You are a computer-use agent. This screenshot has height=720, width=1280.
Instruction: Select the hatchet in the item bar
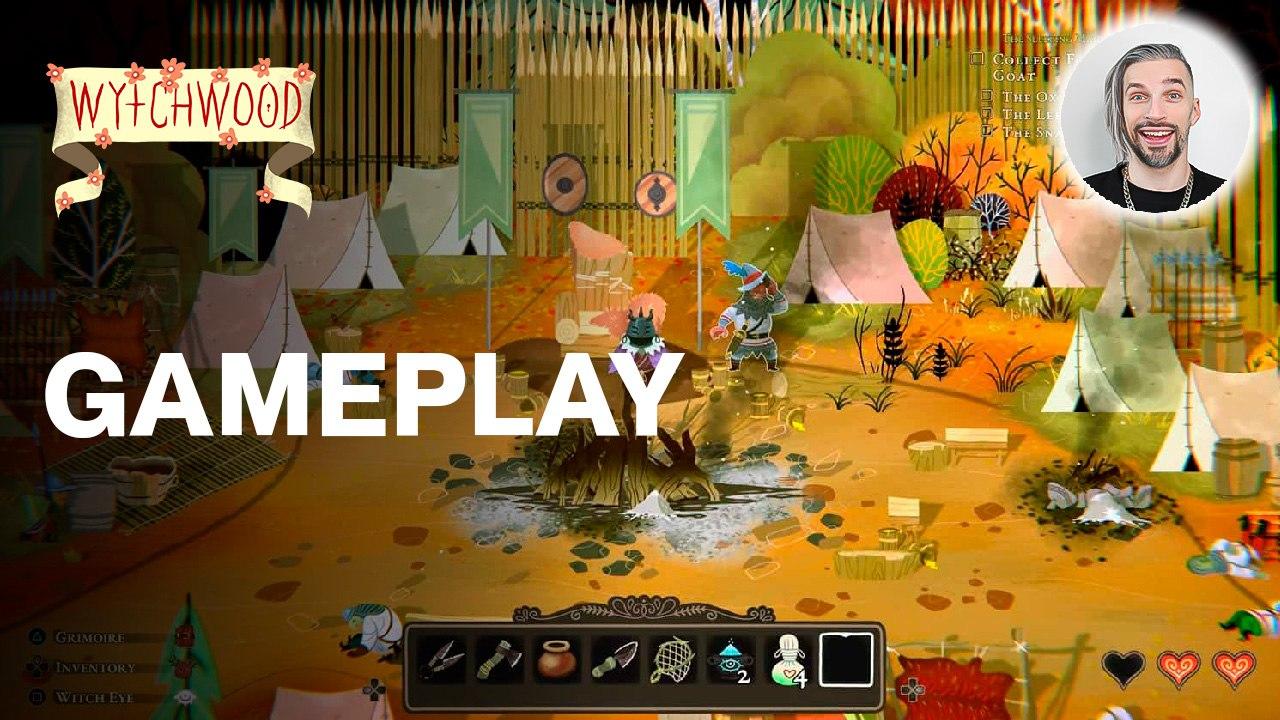tap(498, 660)
